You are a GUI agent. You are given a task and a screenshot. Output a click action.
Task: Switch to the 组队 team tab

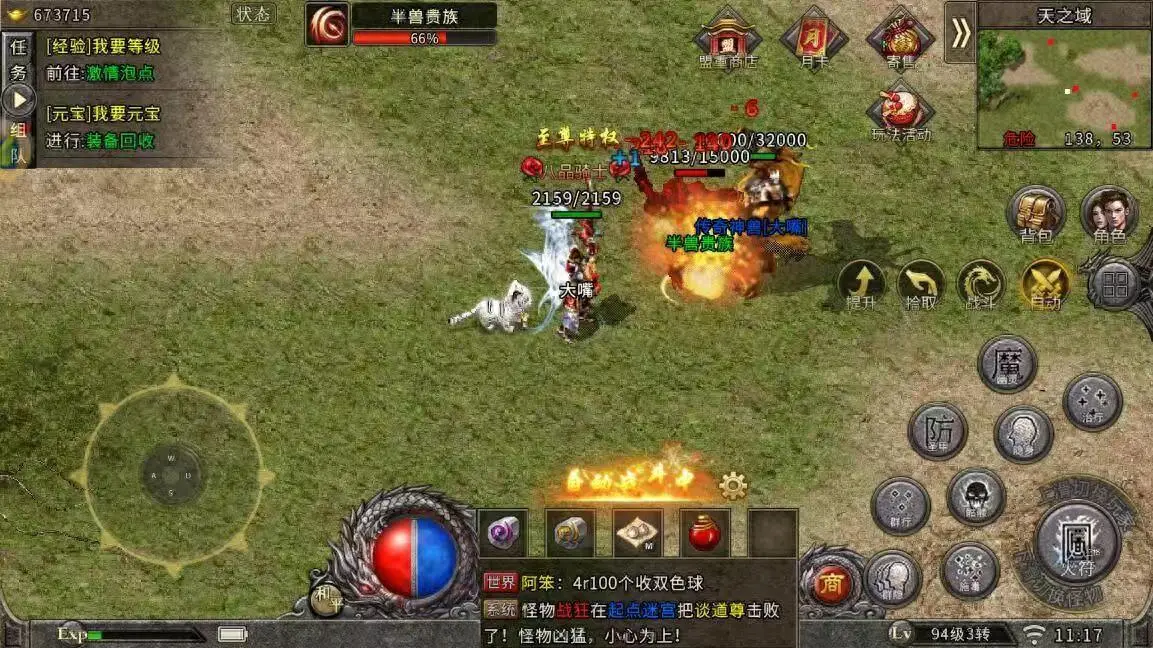point(18,142)
